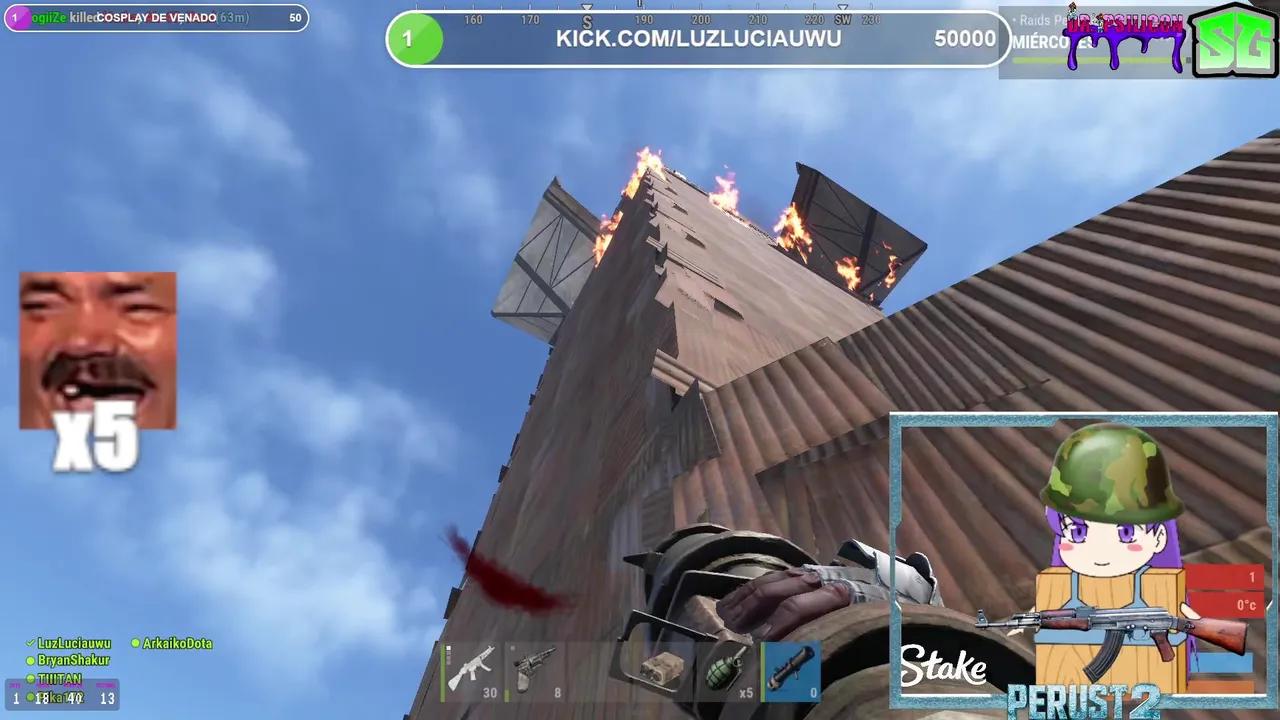Select the revolver in the hotbar
The image size is (1280, 720).
535,672
